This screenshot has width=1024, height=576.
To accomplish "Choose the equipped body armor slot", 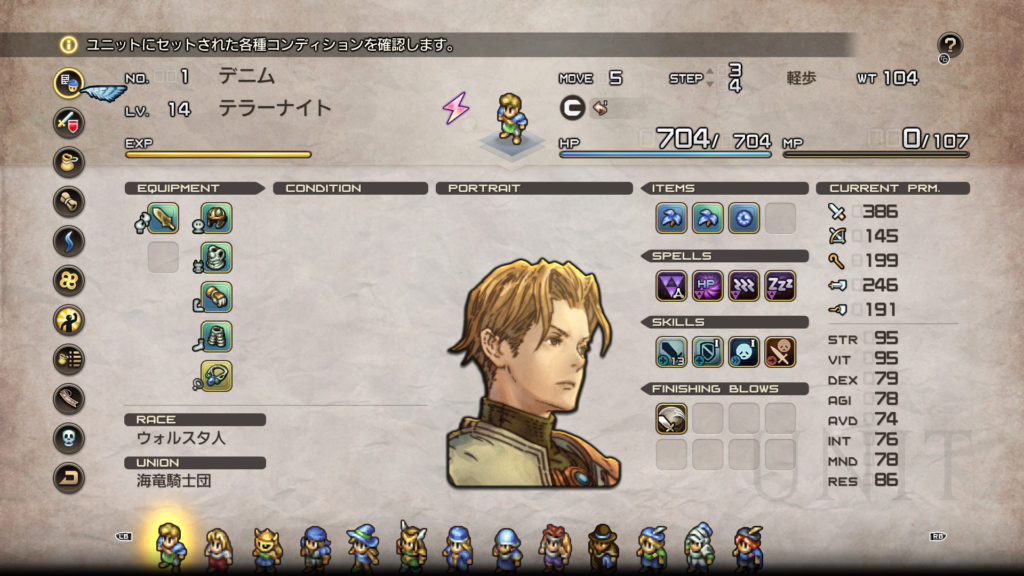I will 216,257.
